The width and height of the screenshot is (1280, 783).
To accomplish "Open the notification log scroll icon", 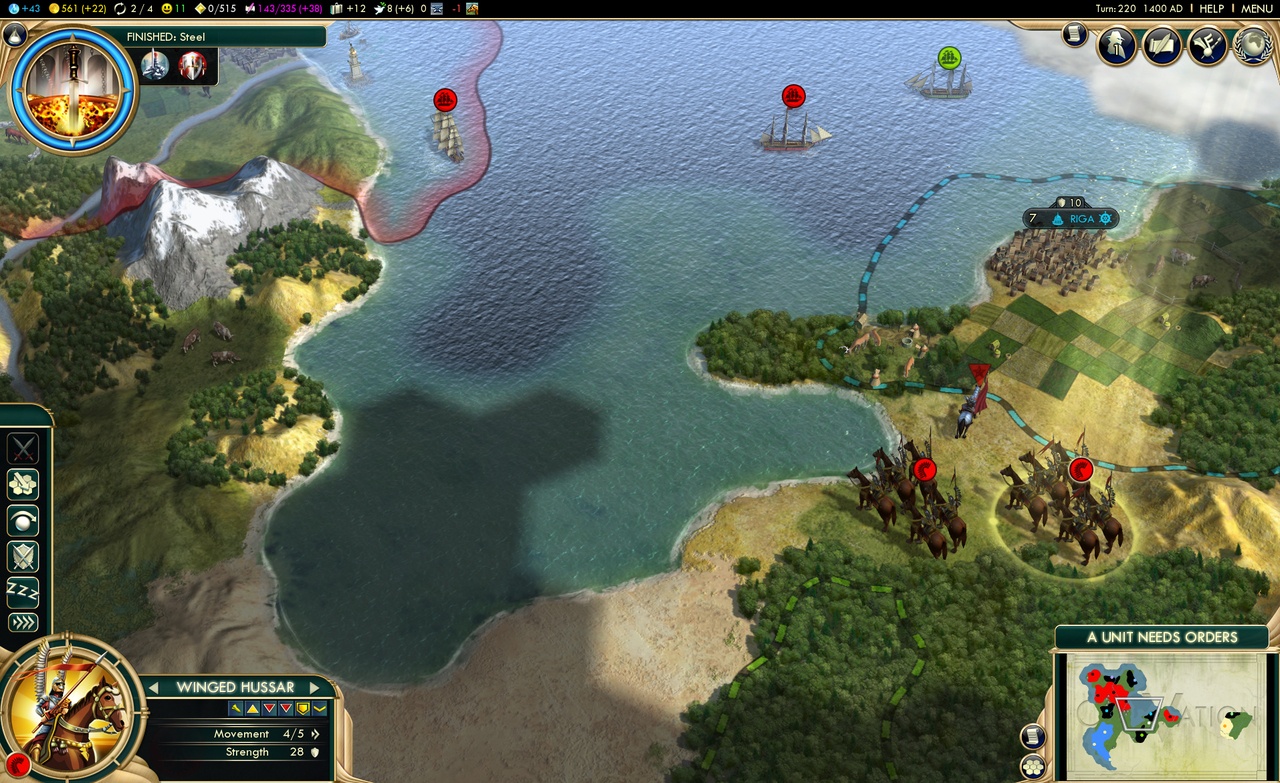I will click(x=1075, y=35).
